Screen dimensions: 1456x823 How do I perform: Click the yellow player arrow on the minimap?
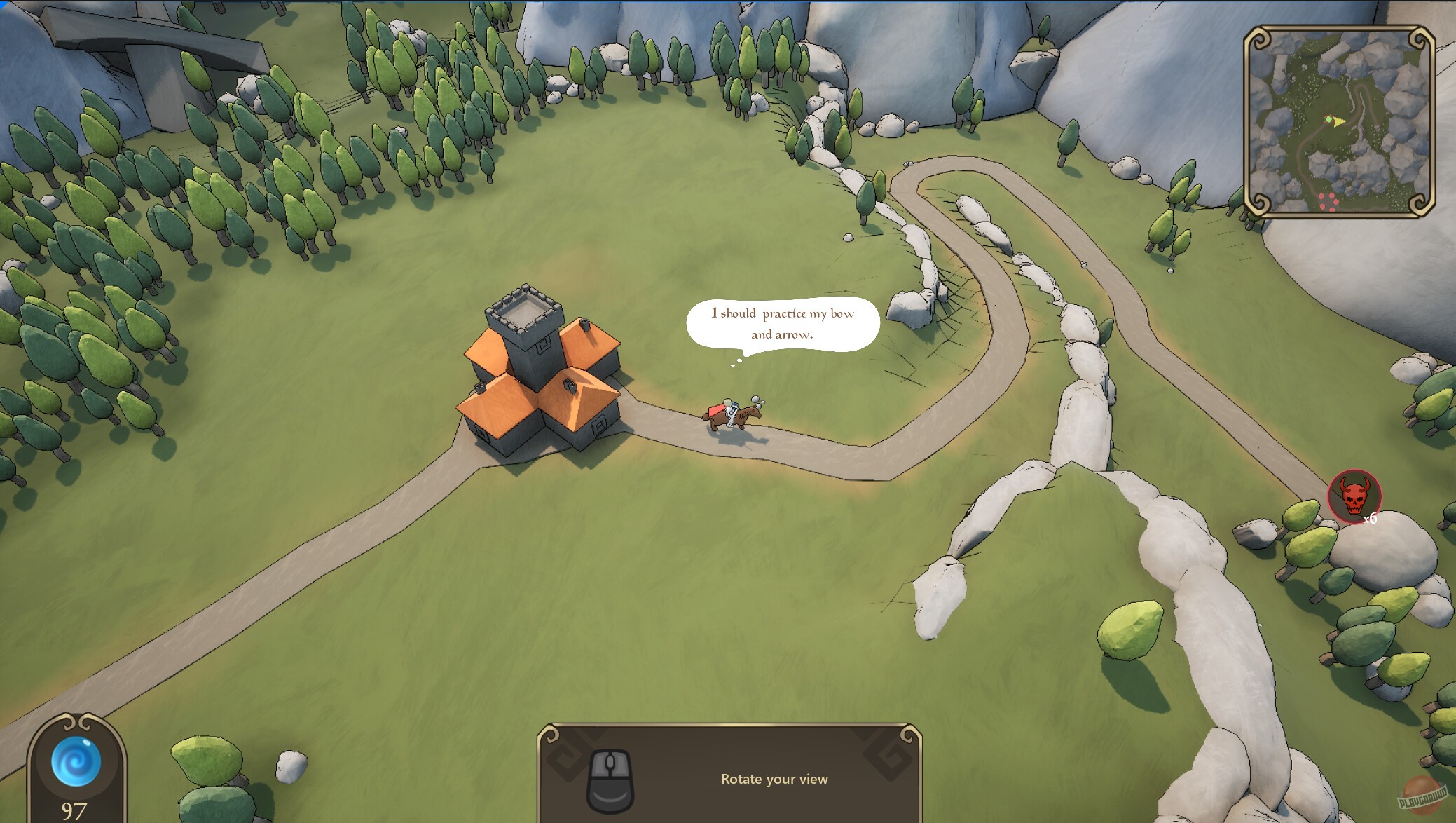1338,122
